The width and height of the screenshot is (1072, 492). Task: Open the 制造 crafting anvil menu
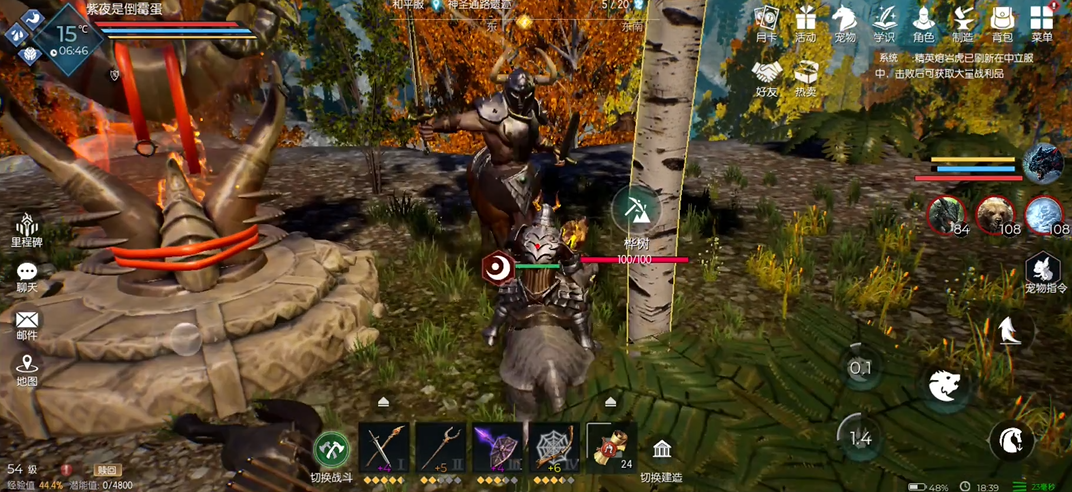click(964, 20)
